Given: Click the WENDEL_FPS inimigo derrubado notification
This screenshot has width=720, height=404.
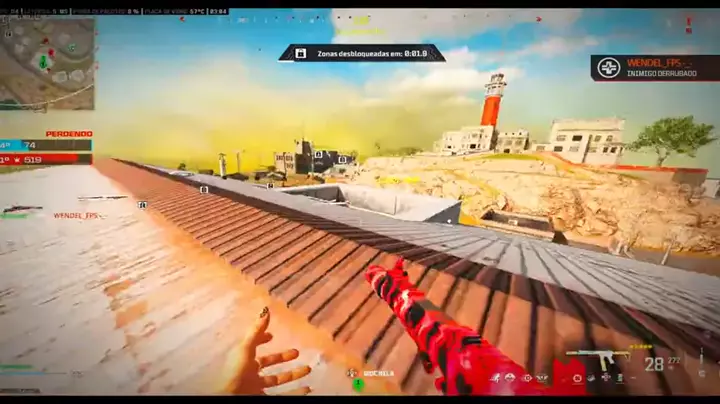Looking at the screenshot, I should 654,67.
